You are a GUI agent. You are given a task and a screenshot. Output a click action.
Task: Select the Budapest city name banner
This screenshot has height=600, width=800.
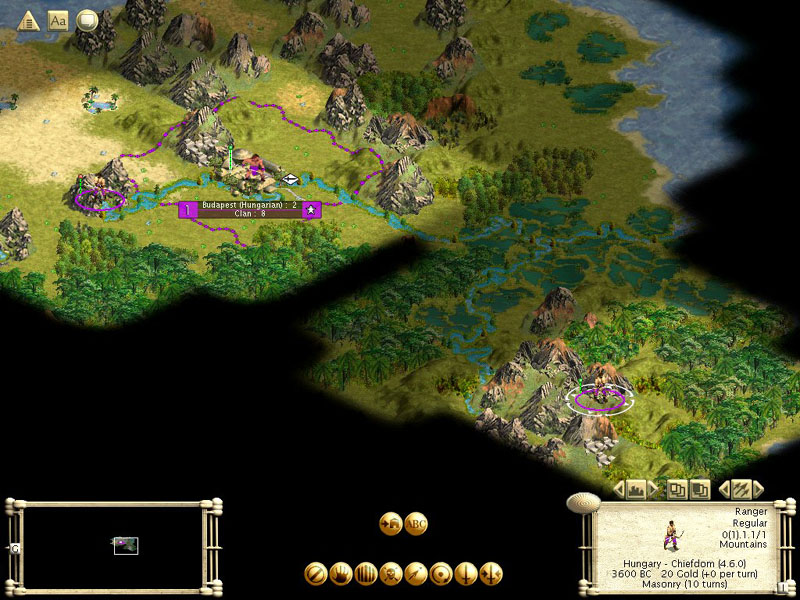click(248, 208)
